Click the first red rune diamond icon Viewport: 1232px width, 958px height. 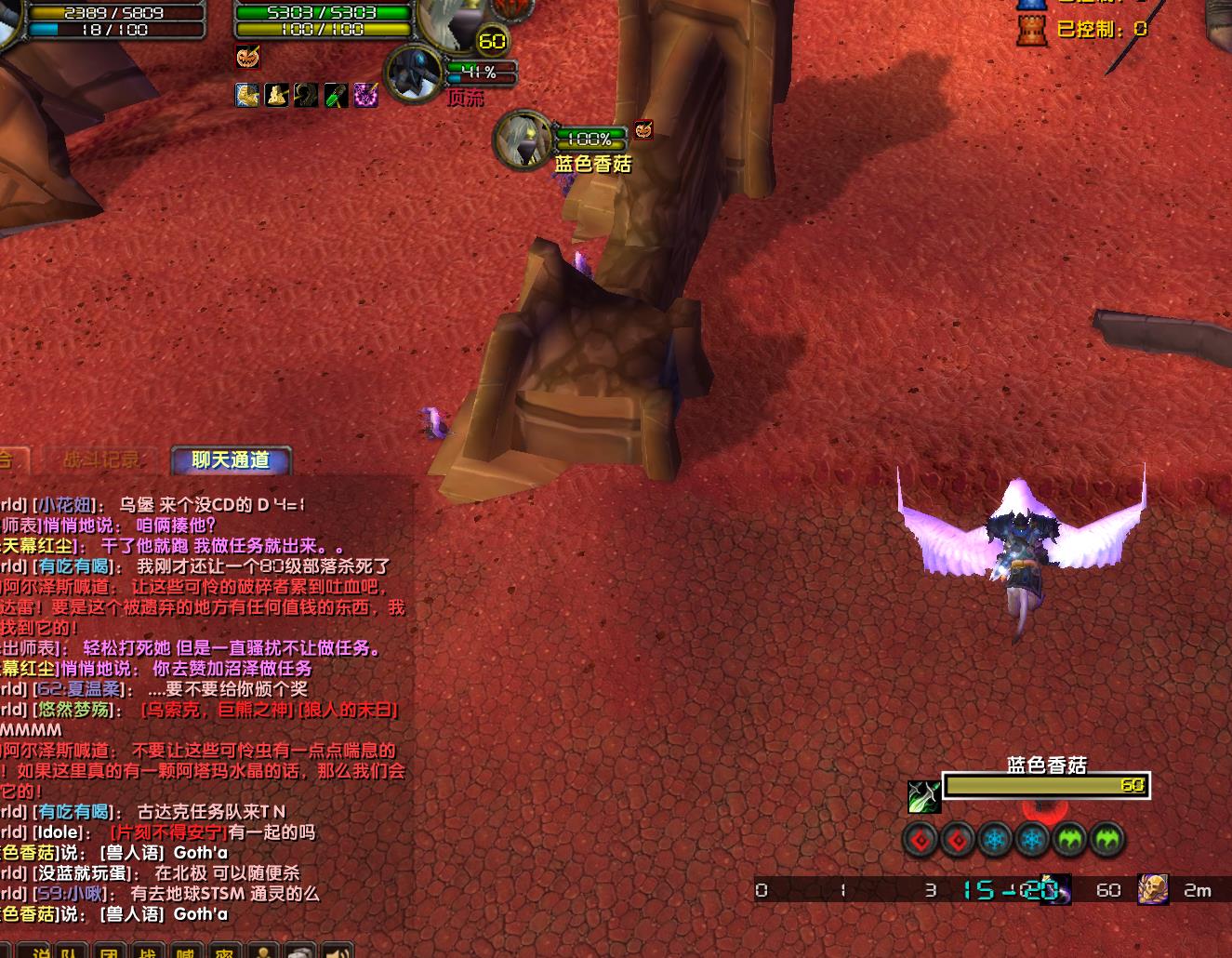coord(920,839)
